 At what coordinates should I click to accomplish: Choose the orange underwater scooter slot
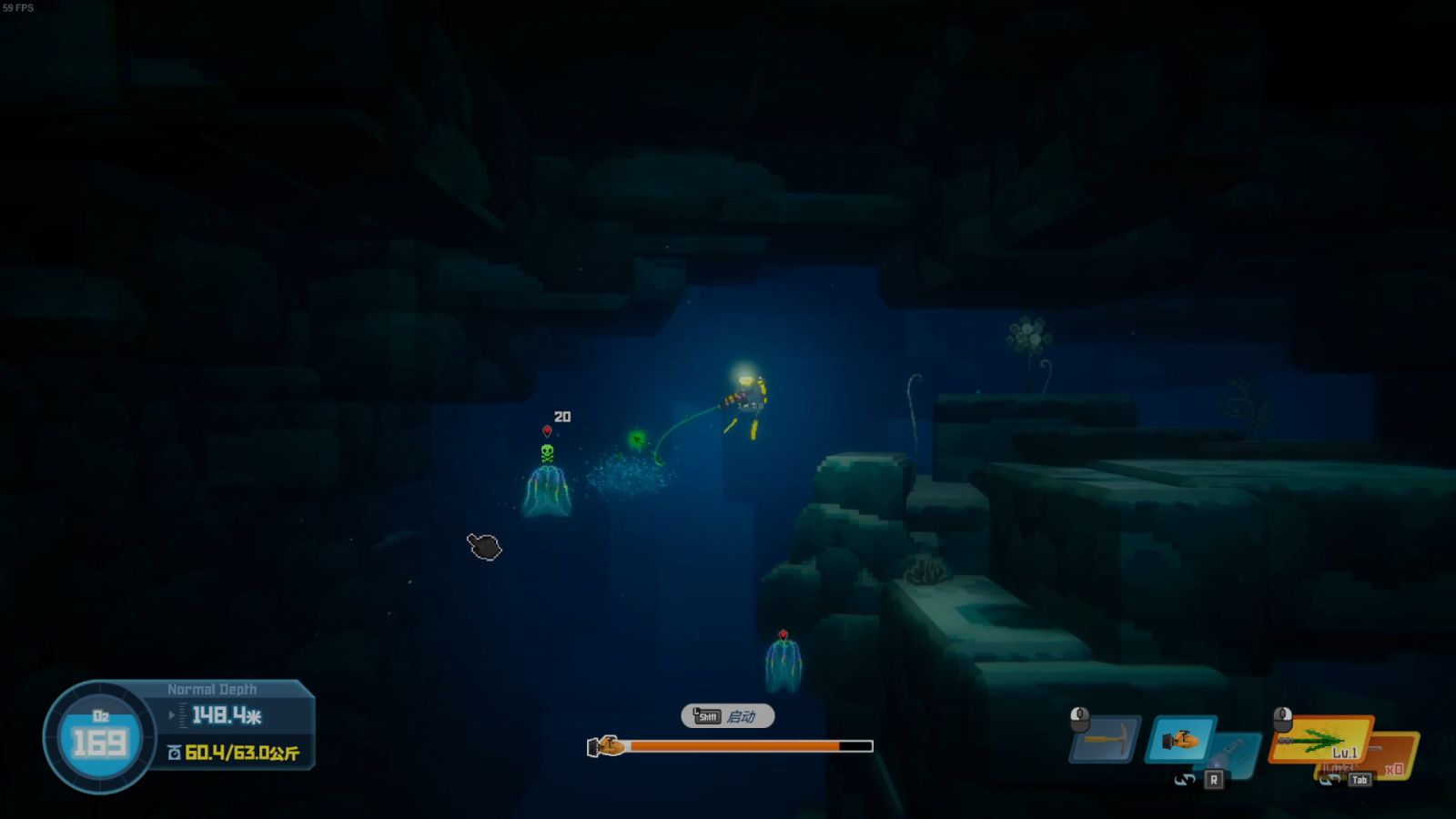(x=1179, y=740)
